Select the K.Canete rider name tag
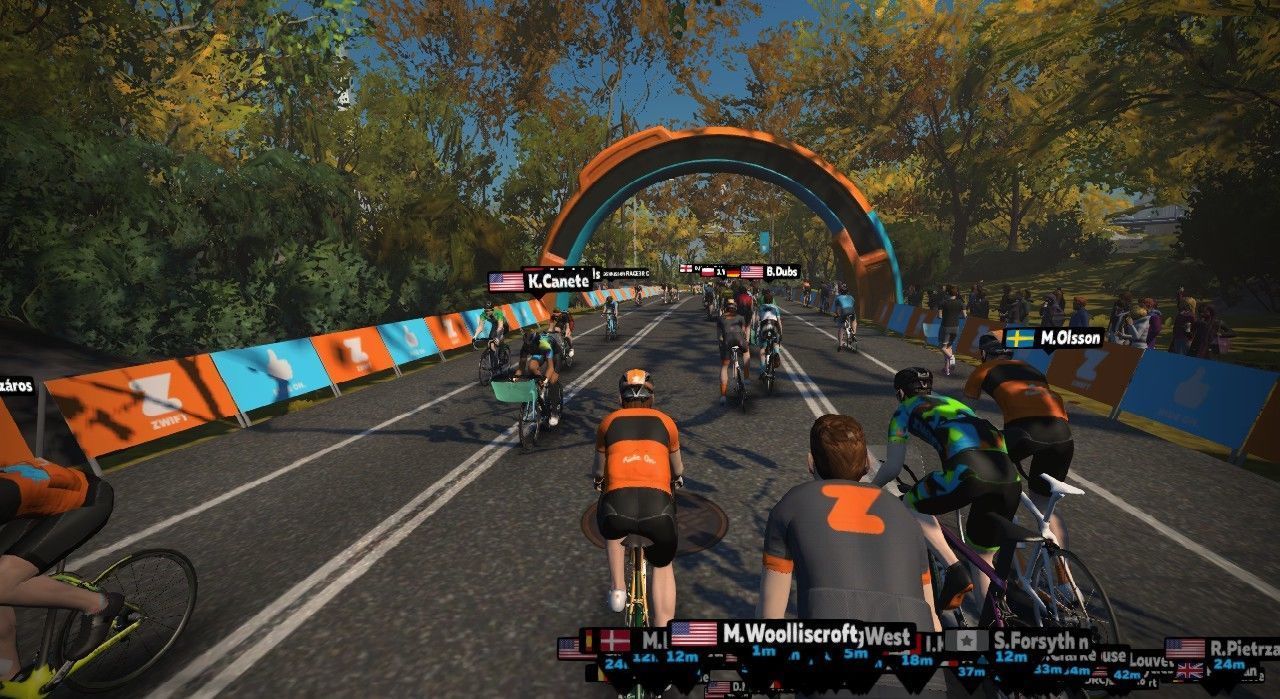The height and width of the screenshot is (699, 1280). [x=540, y=281]
